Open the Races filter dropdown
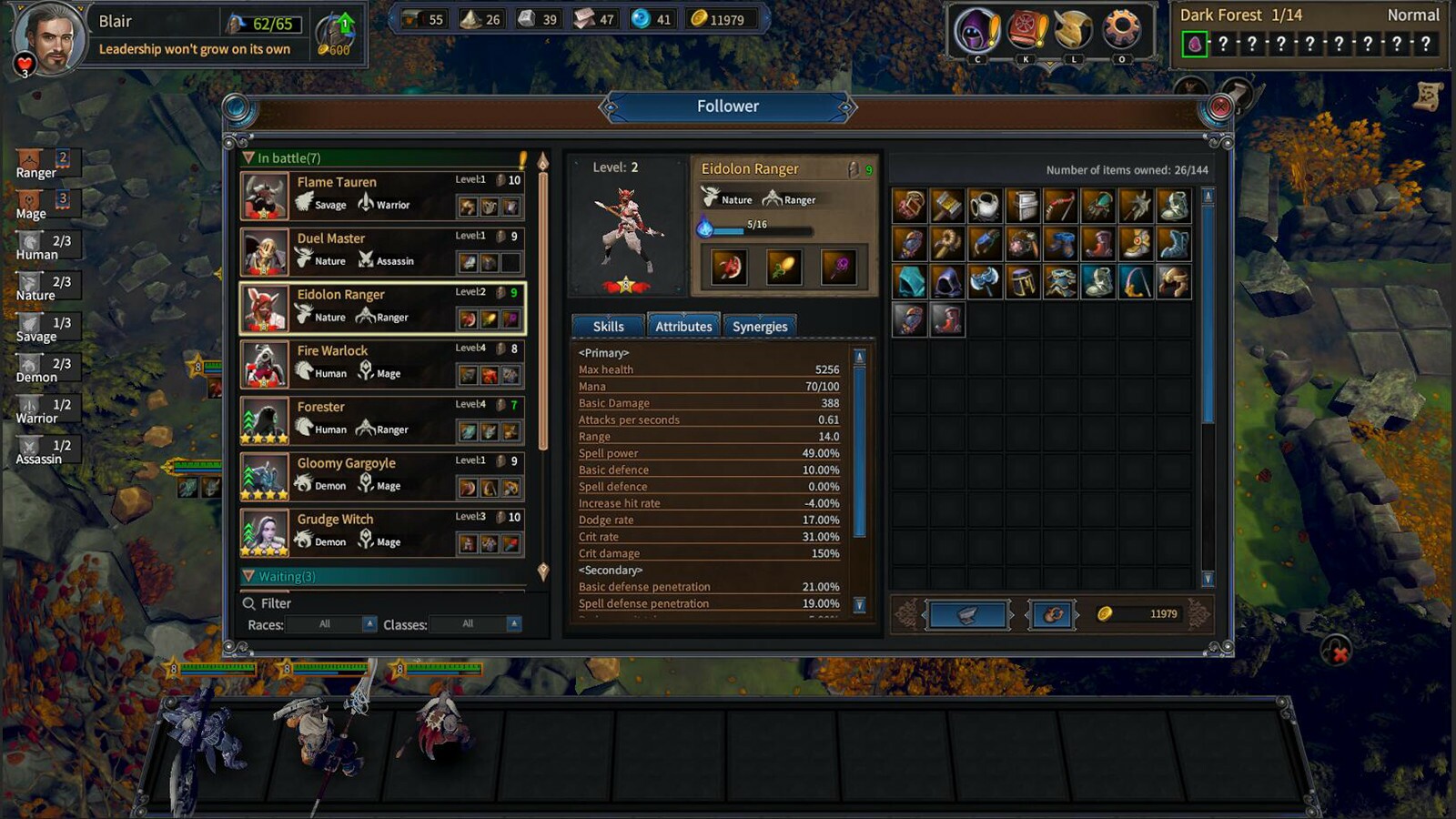Image resolution: width=1456 pixels, height=819 pixels. [329, 624]
